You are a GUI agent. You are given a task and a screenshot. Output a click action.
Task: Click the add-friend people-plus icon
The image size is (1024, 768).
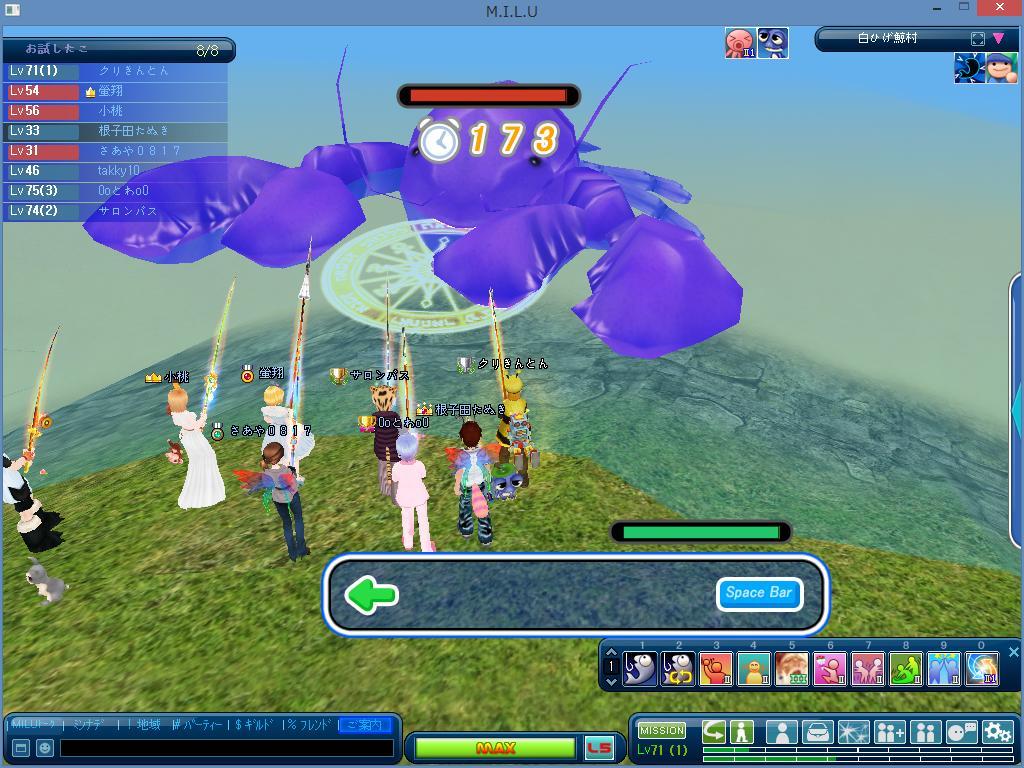pos(889,733)
